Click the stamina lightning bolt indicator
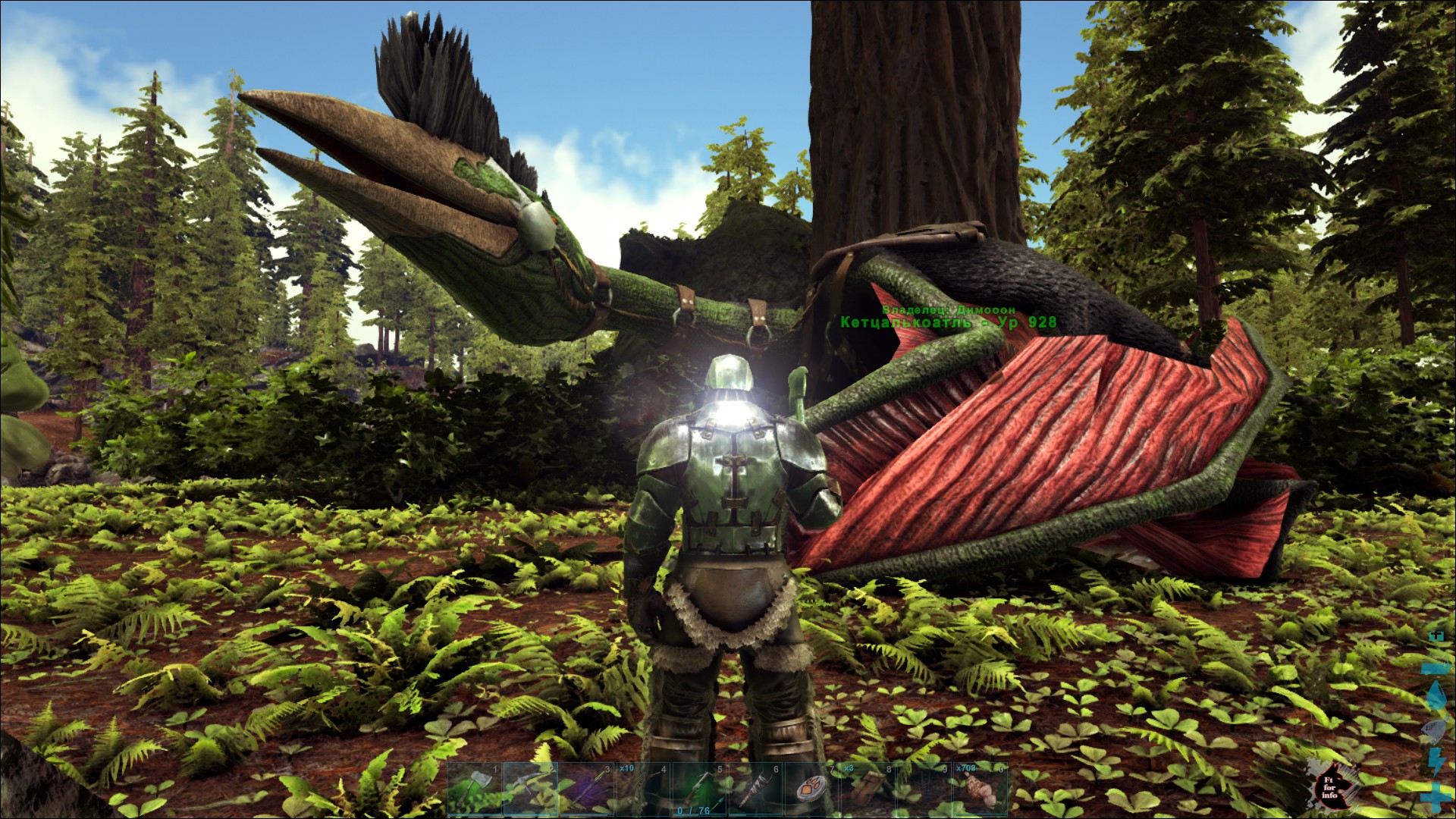The image size is (1456, 819). tap(1436, 763)
